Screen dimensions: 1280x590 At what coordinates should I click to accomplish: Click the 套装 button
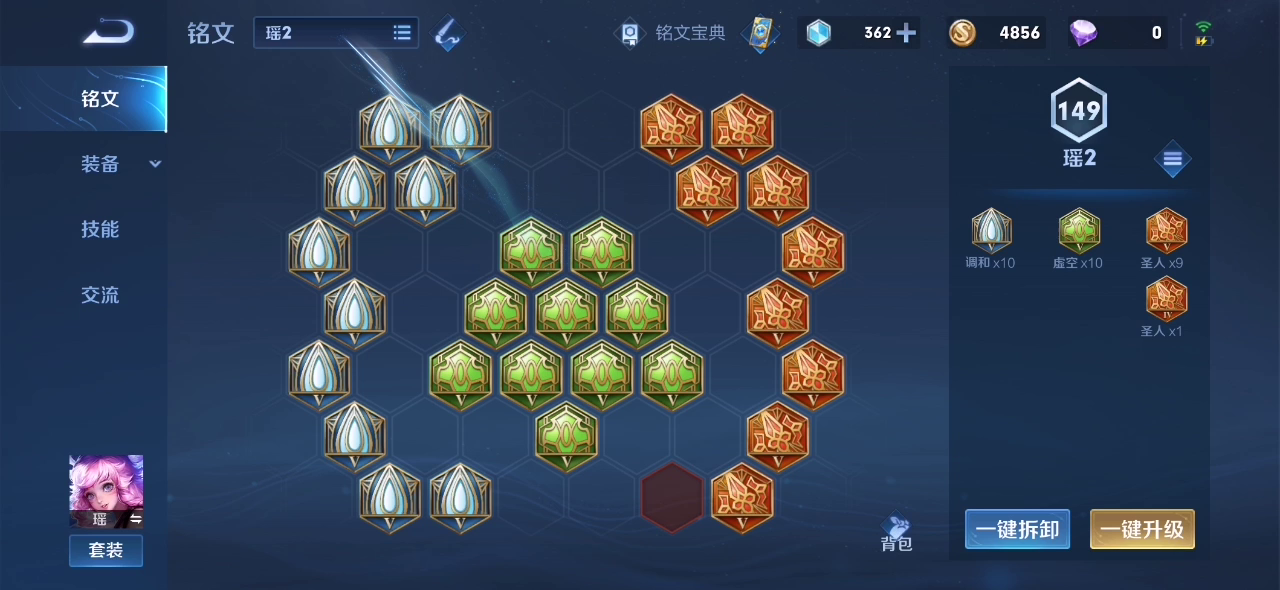[x=106, y=550]
